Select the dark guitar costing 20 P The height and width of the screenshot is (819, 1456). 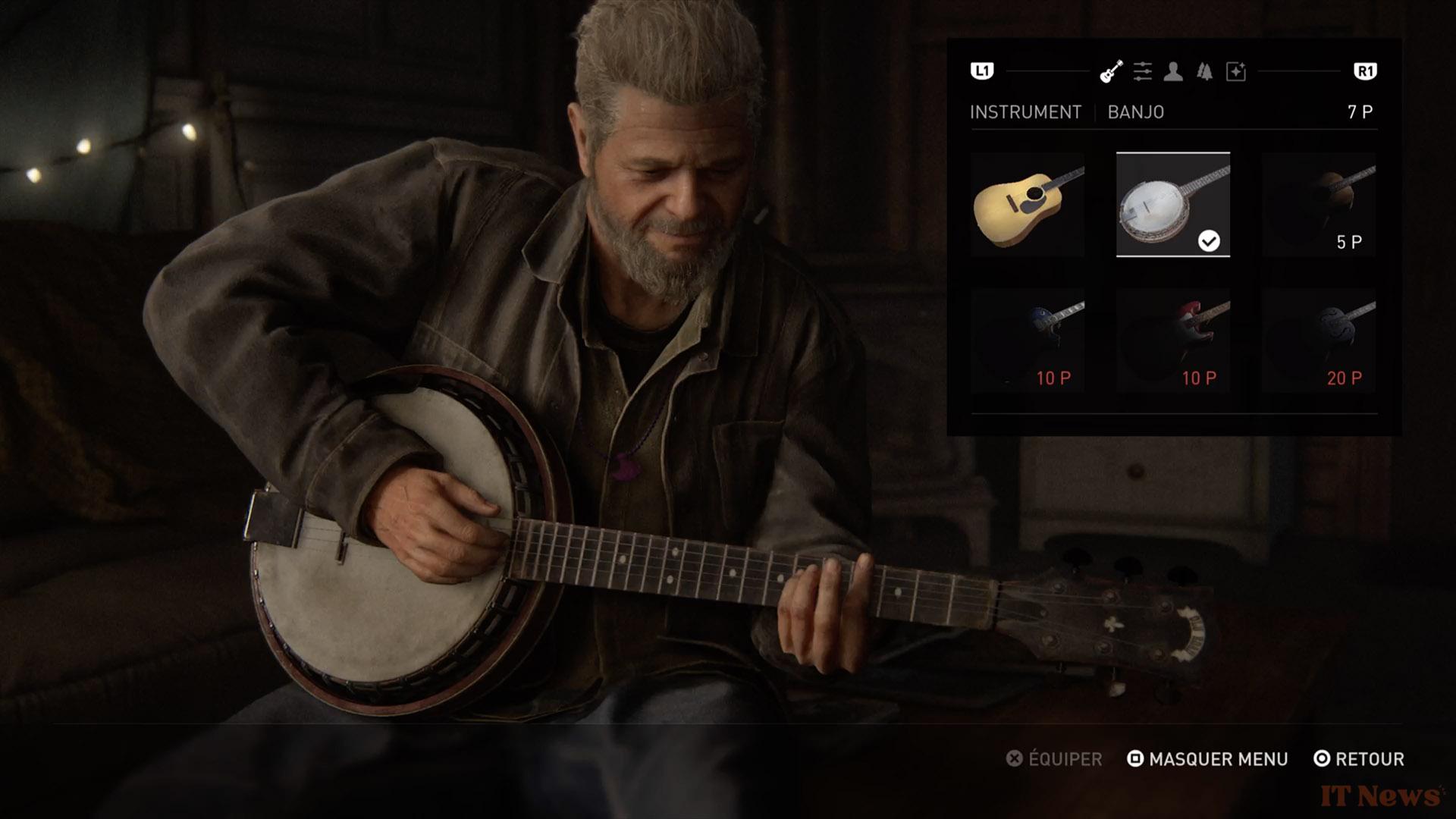tap(1318, 340)
